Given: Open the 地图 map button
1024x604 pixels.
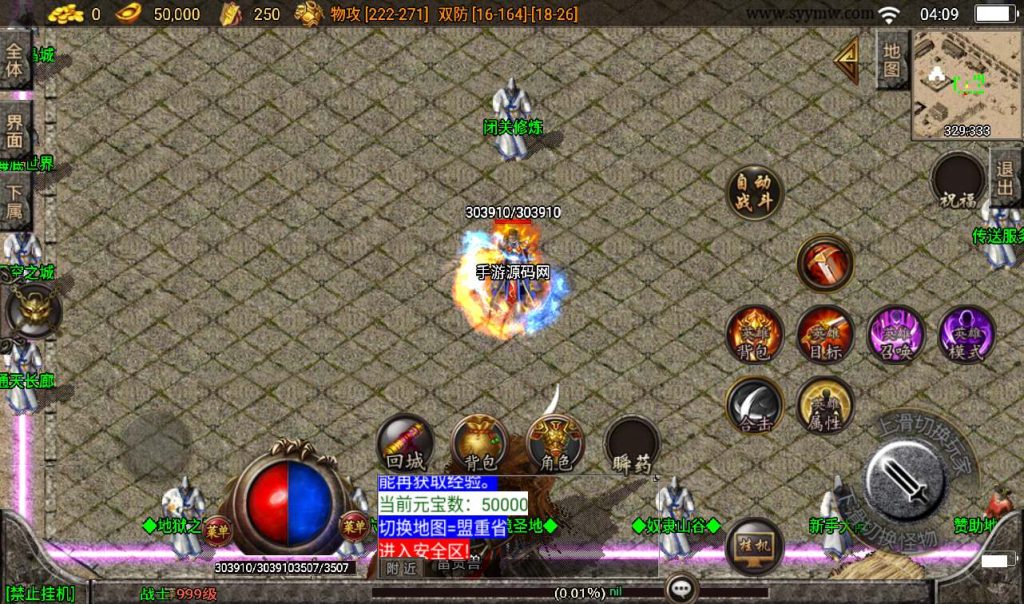Looking at the screenshot, I should point(892,59).
